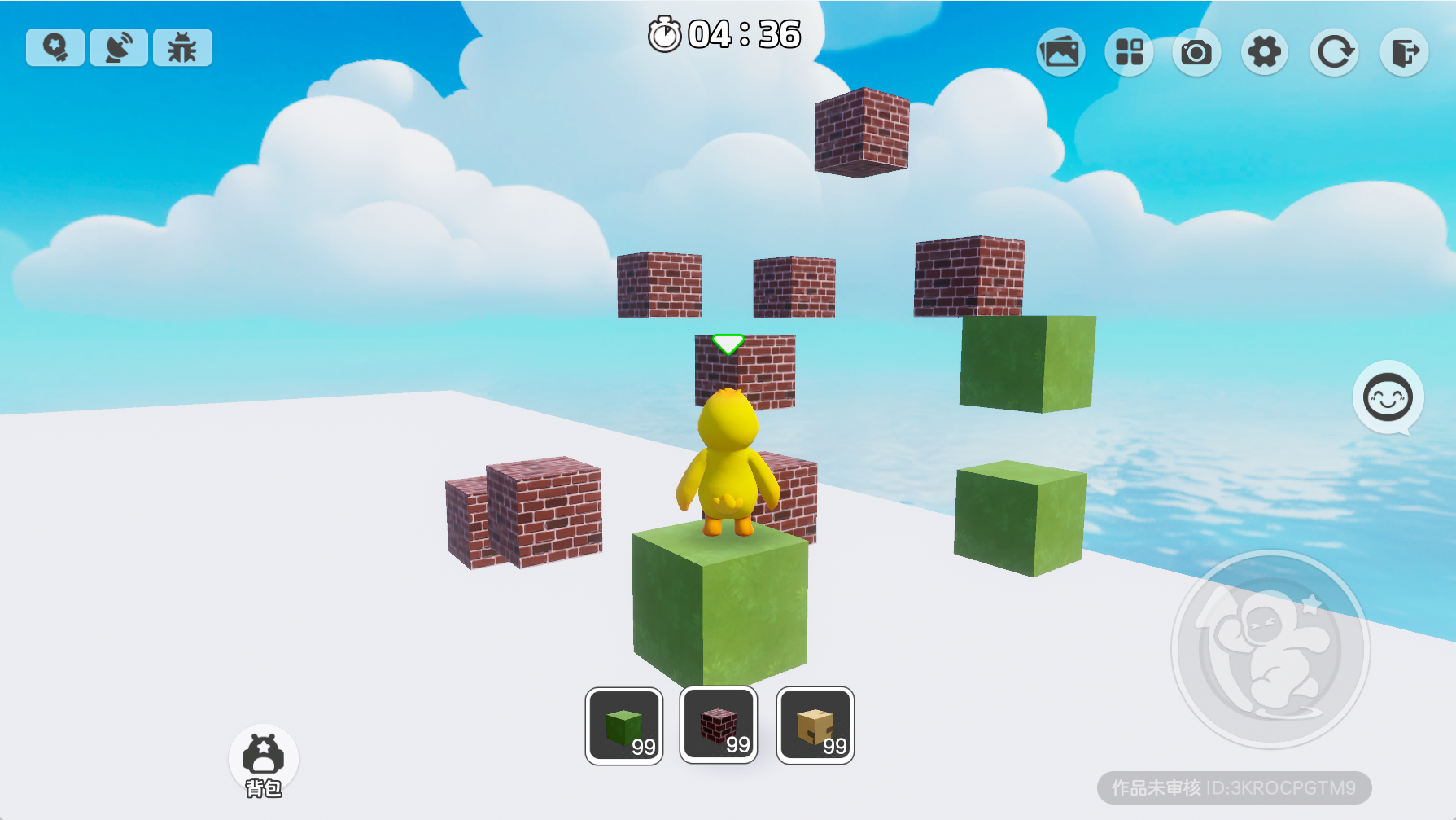The width and height of the screenshot is (1456, 820).
Task: Open the gear settings menu
Action: point(1265,53)
